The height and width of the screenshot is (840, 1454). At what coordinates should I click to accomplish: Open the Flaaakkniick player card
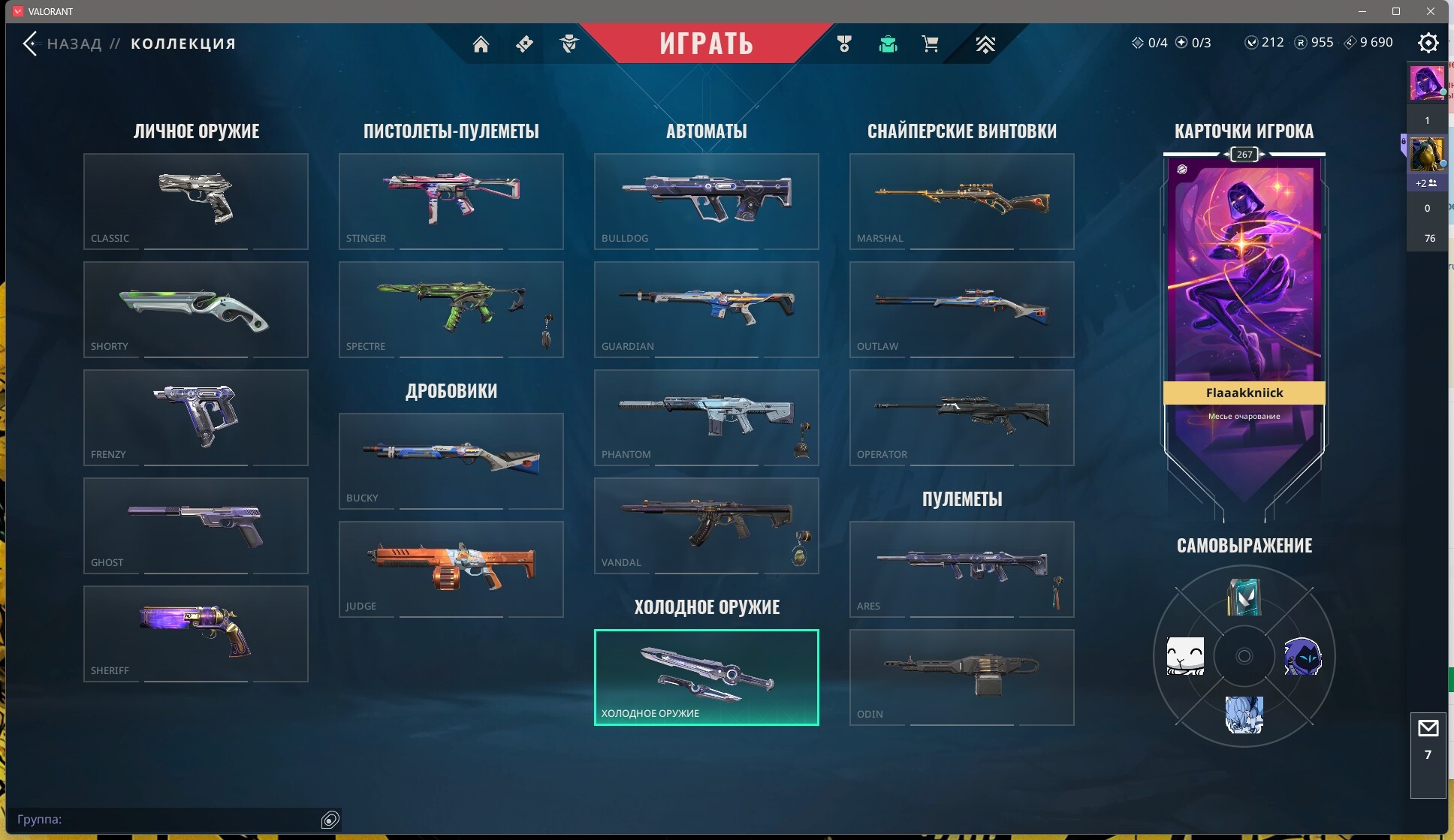[x=1244, y=300]
